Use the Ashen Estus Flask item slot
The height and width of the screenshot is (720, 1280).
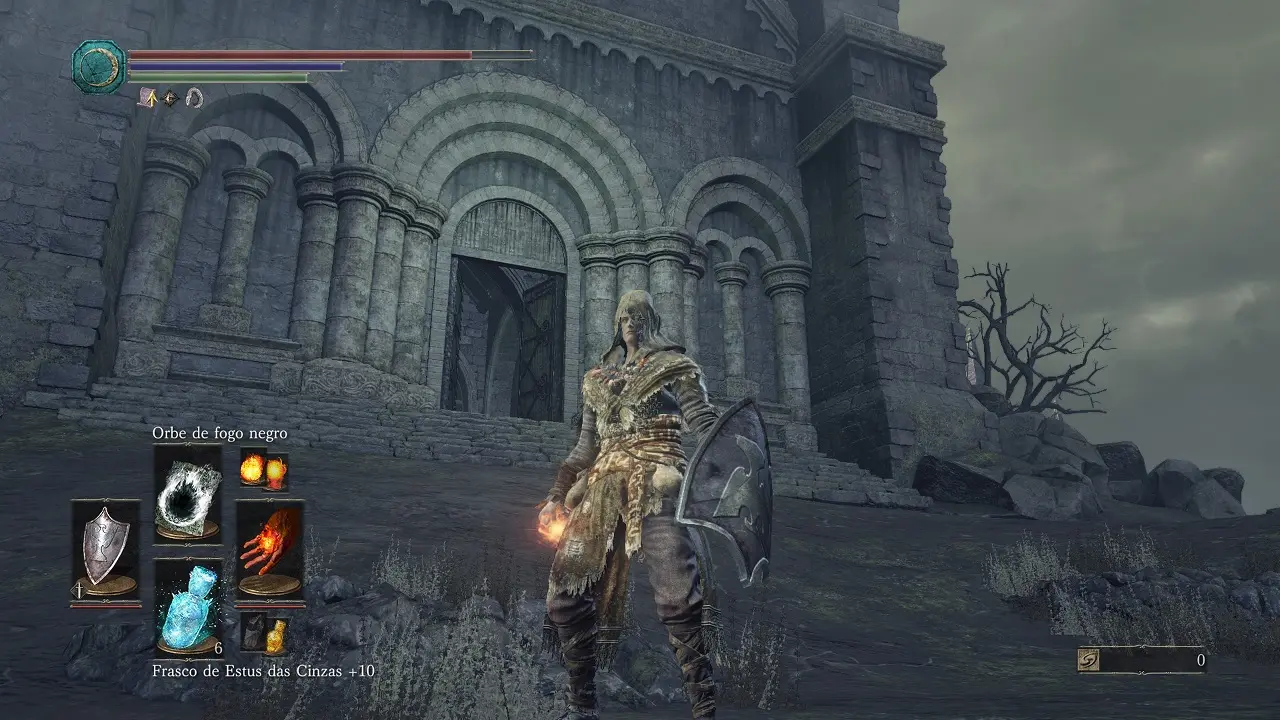pos(188,606)
